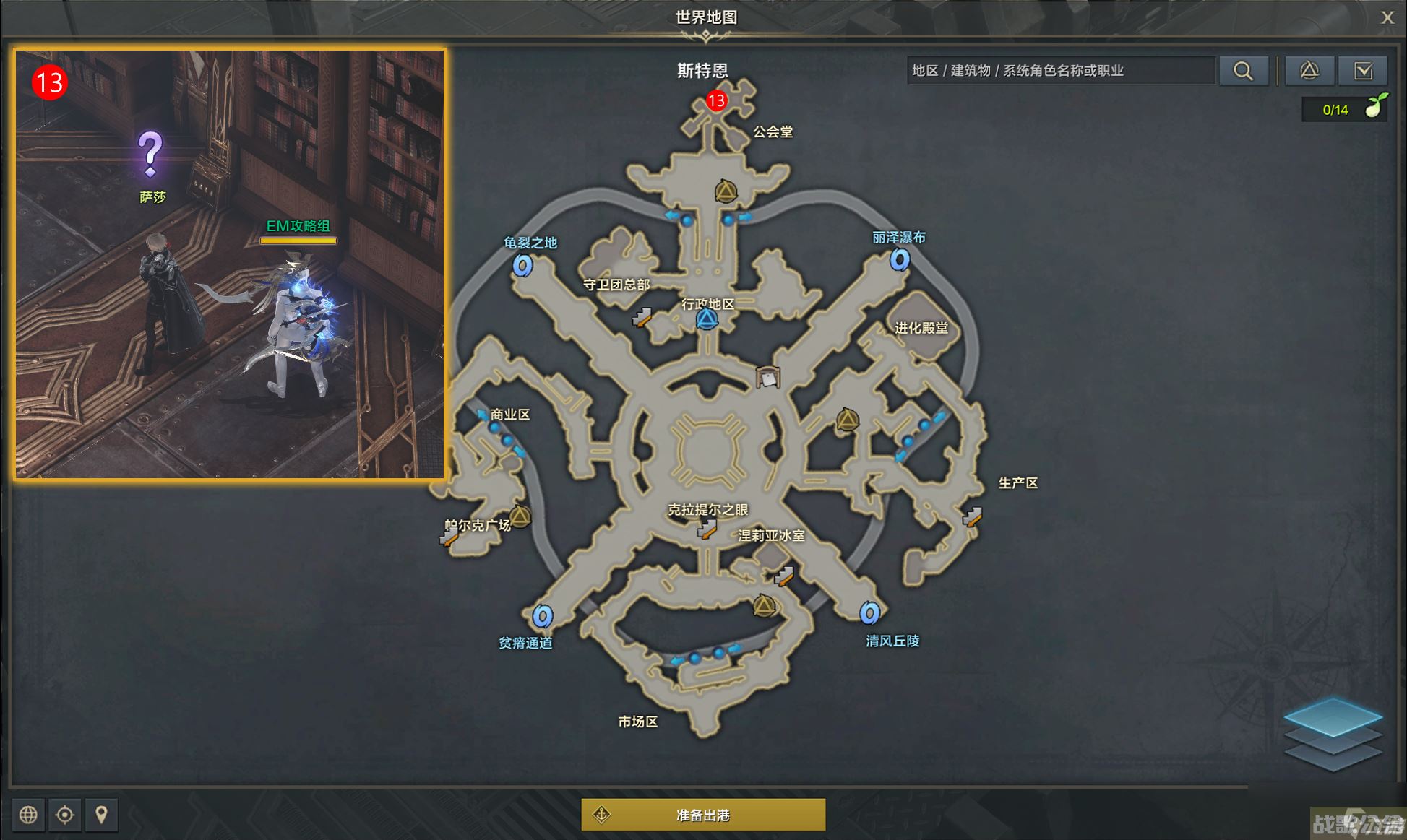Click the stairs icon near 克拉提尔之眼
This screenshot has height=840, width=1407.
click(x=706, y=530)
